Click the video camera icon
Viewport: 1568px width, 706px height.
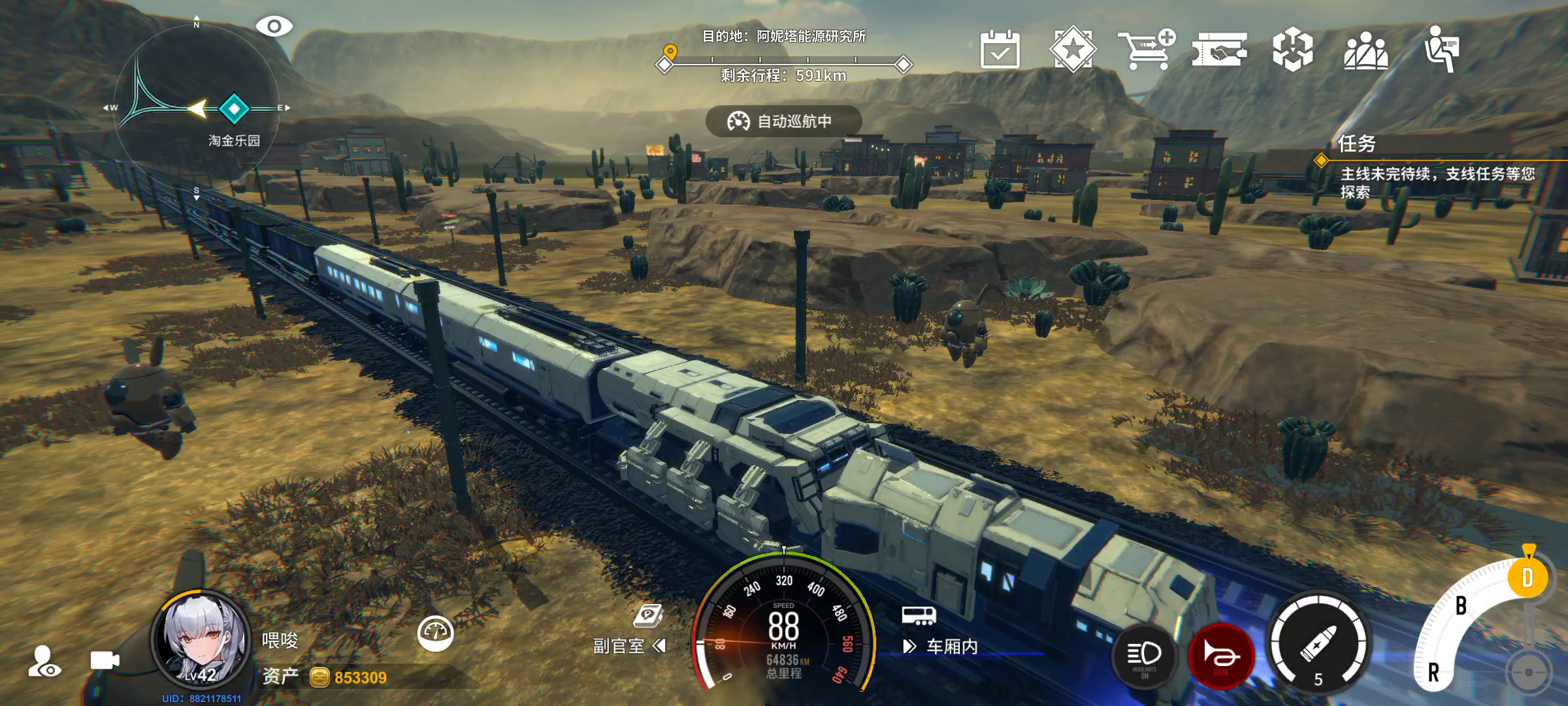(x=105, y=661)
